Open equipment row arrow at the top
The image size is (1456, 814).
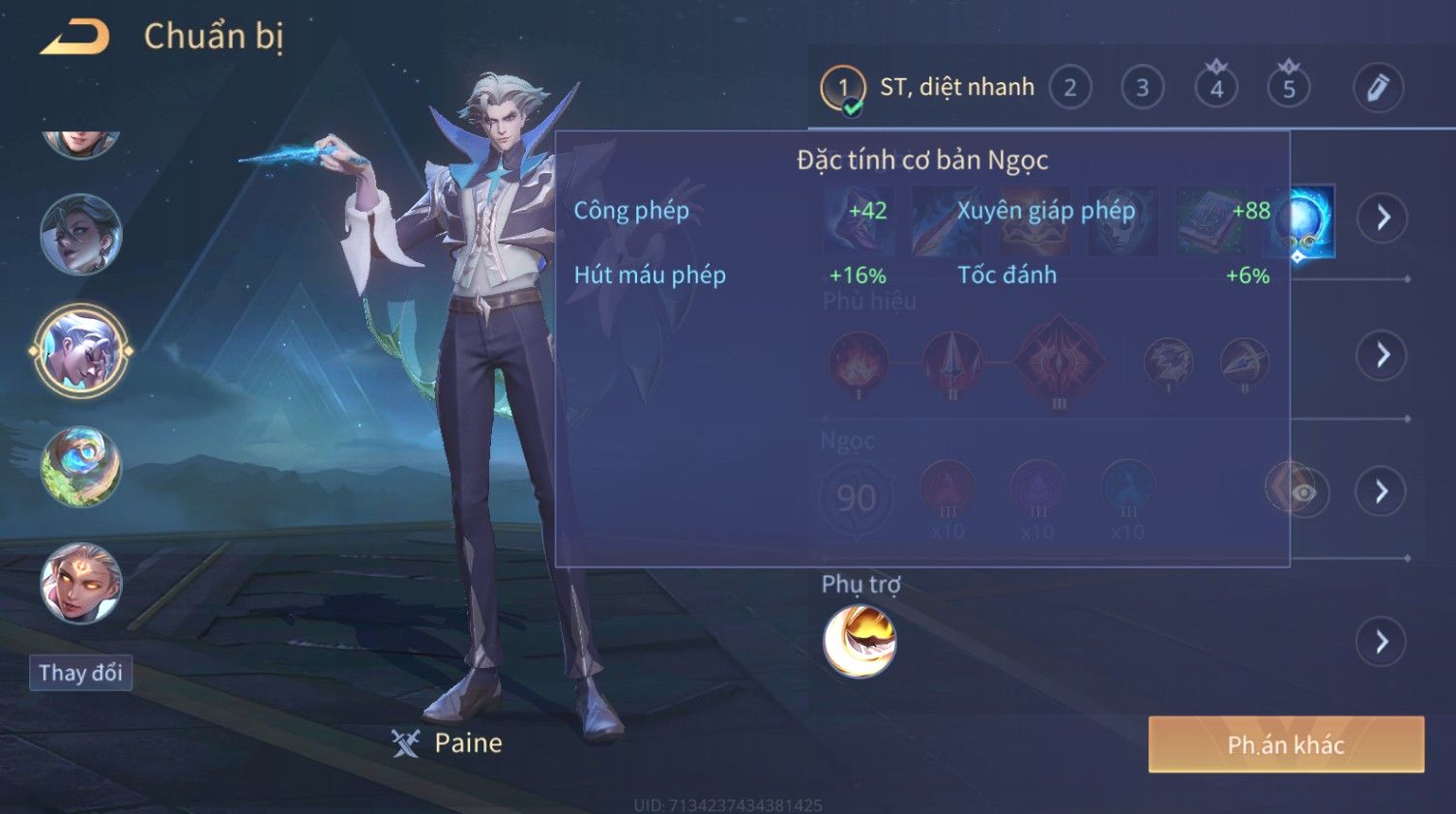pyautogui.click(x=1383, y=218)
